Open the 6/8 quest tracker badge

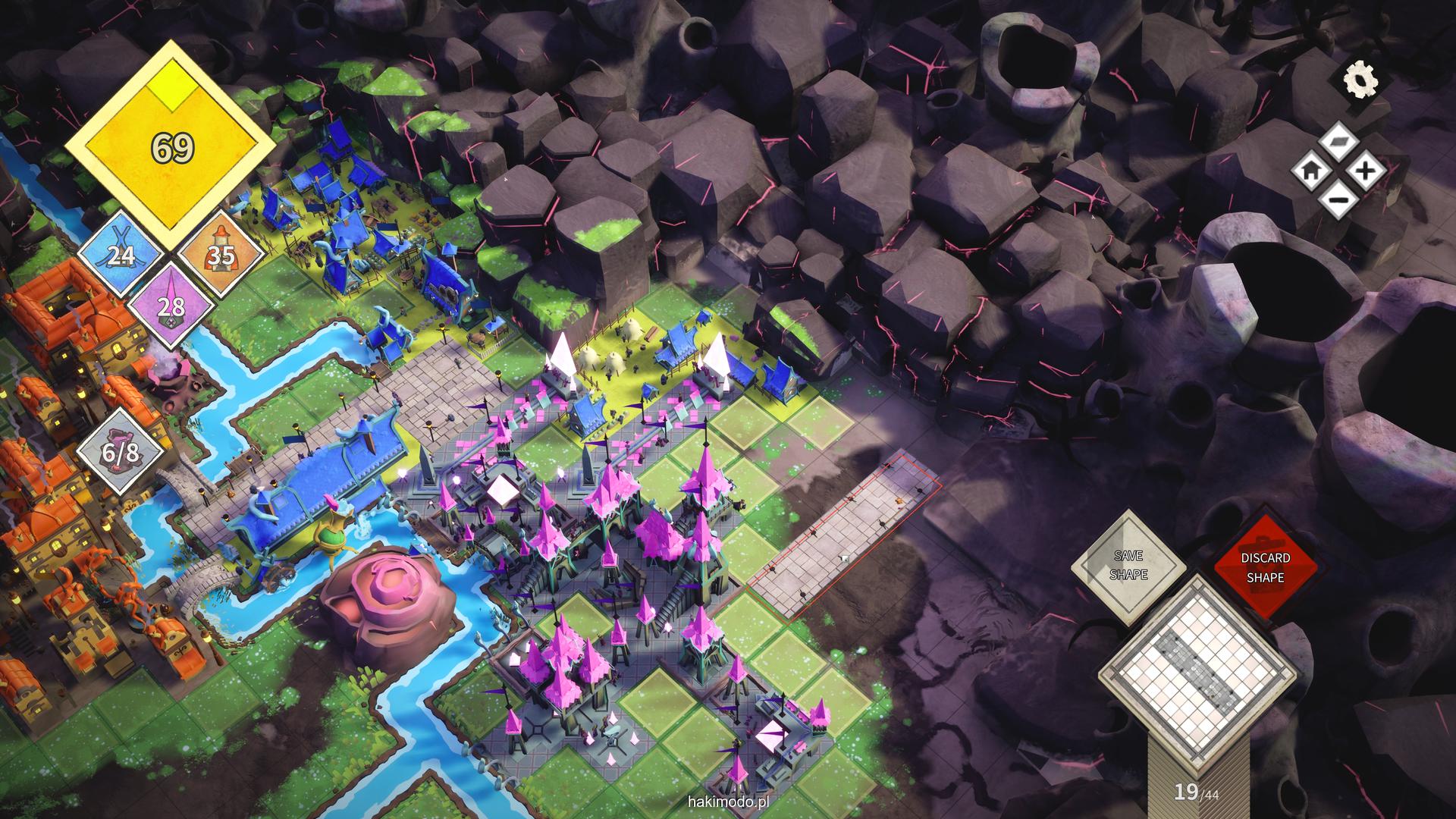coord(121,453)
